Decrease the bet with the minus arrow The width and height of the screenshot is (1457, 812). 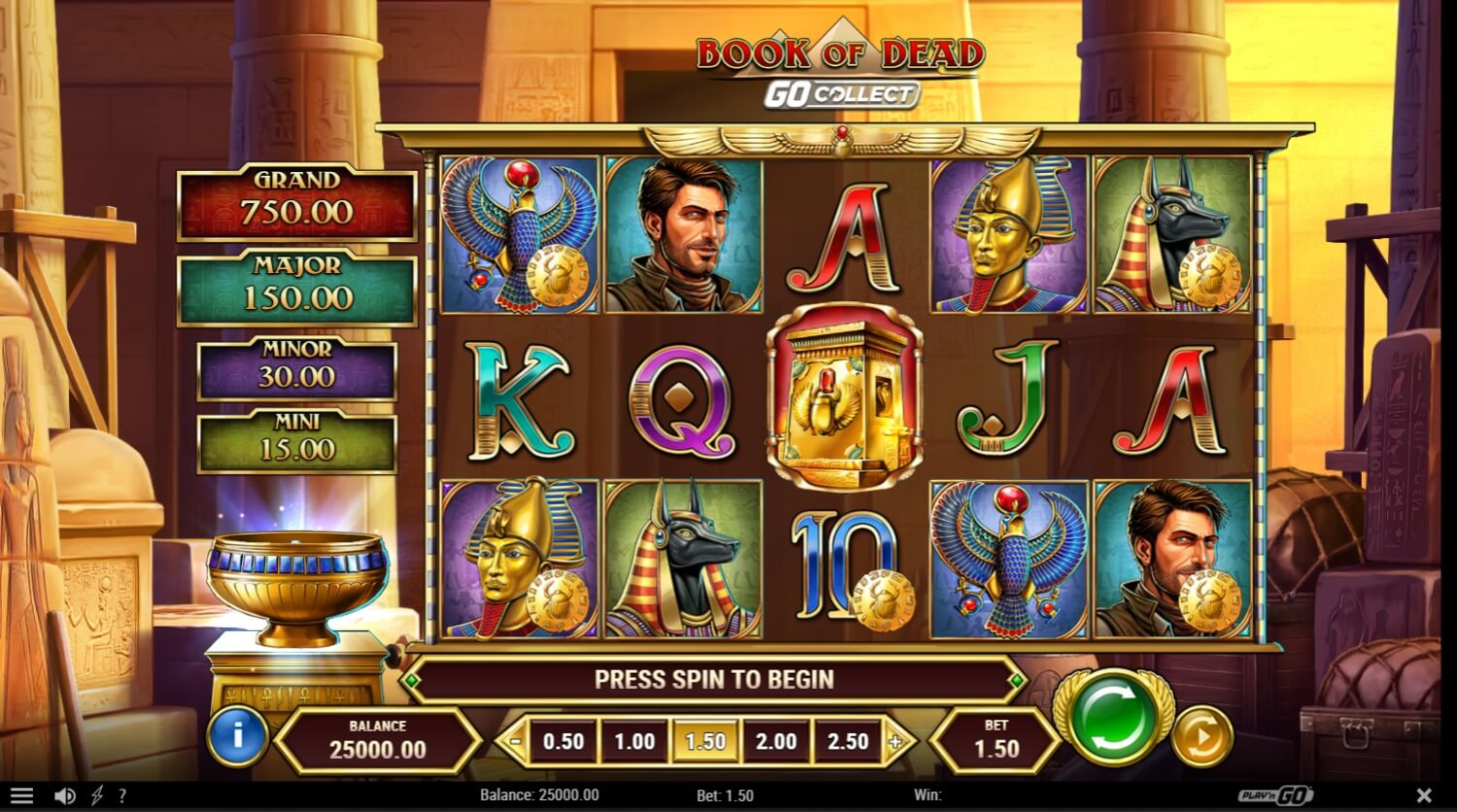pos(515,742)
